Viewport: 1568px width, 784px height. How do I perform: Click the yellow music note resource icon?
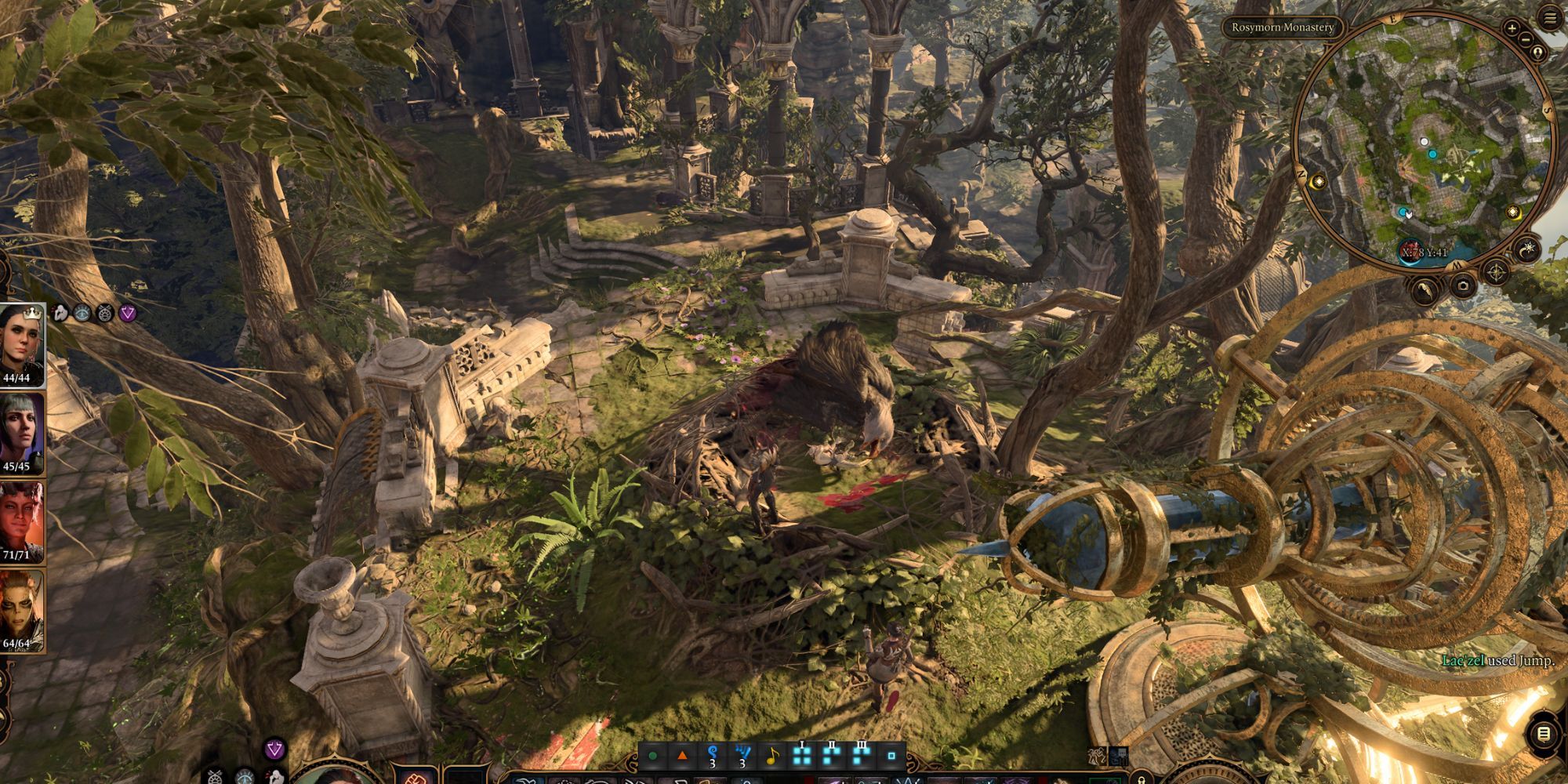tap(772, 757)
